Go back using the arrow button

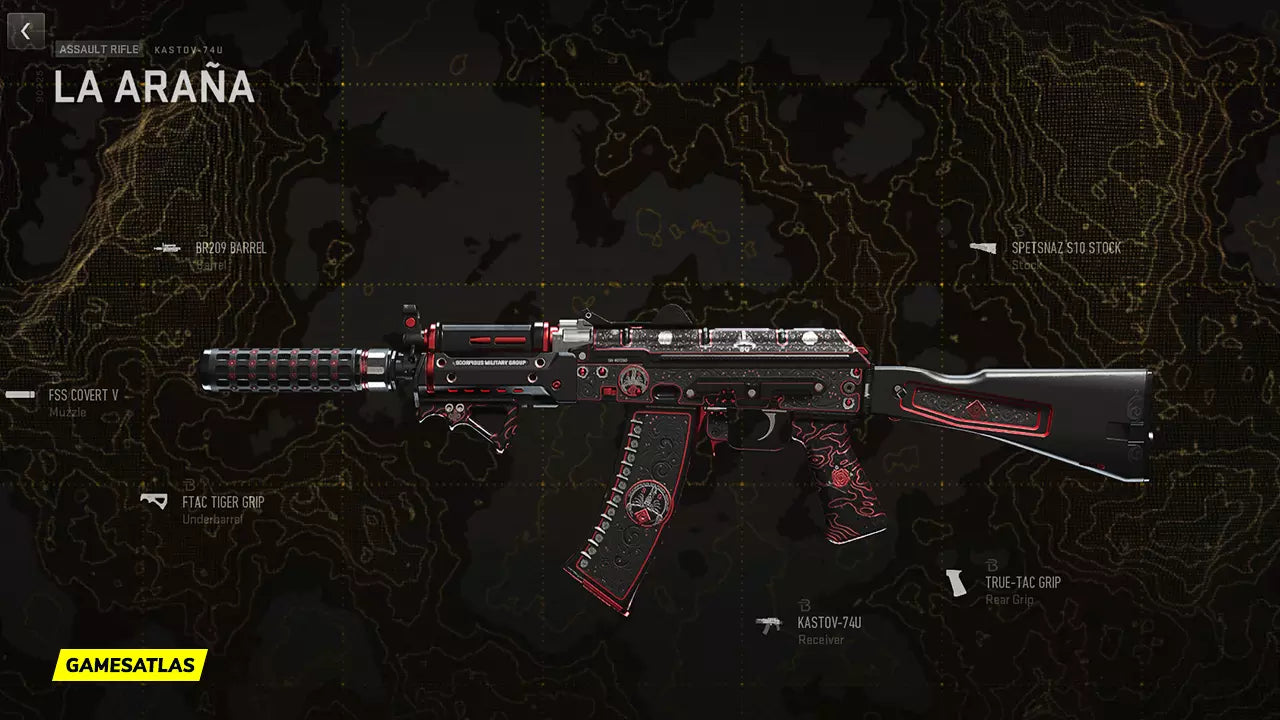pyautogui.click(x=26, y=31)
